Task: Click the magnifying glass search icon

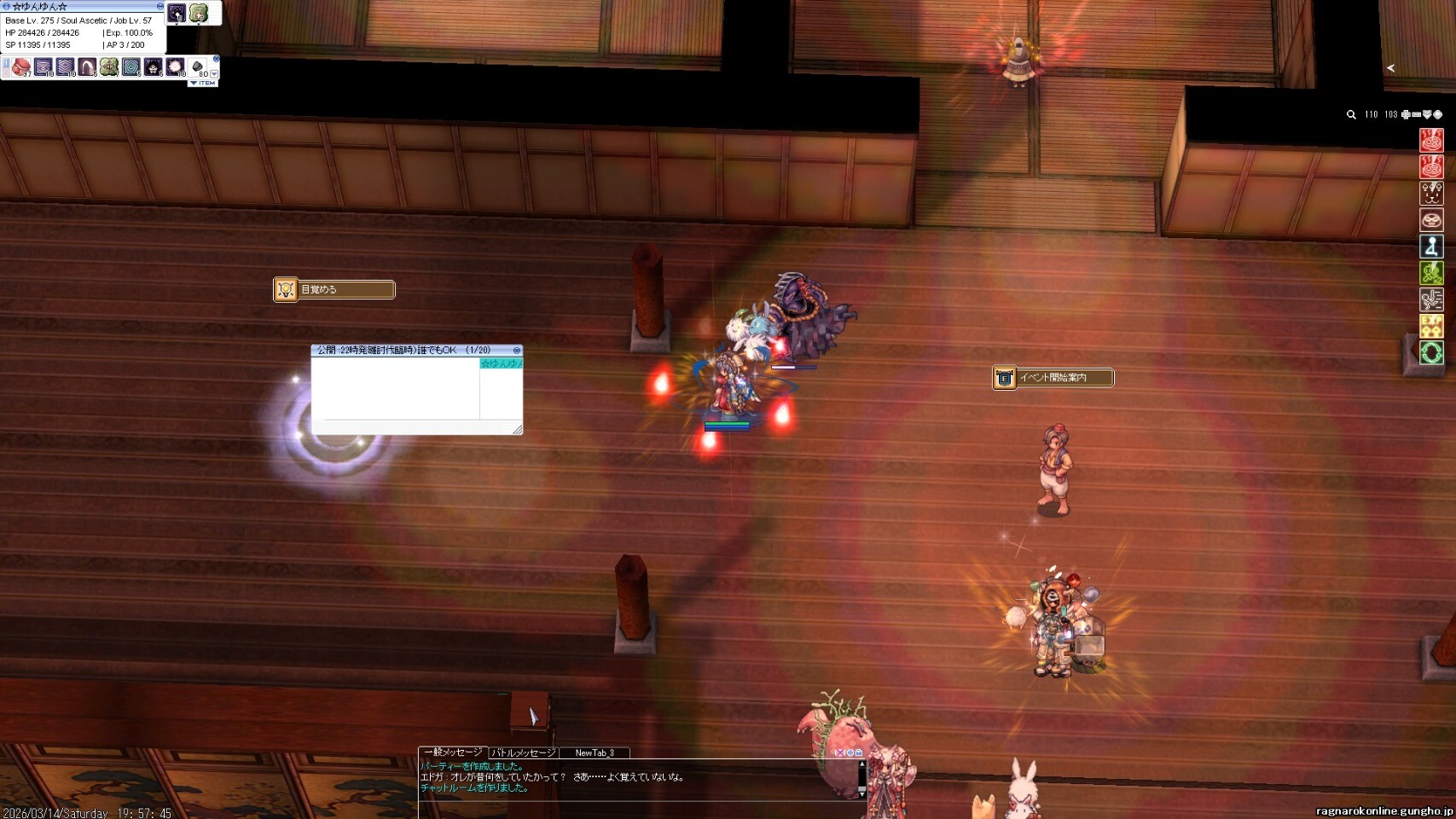Action: [x=1351, y=114]
